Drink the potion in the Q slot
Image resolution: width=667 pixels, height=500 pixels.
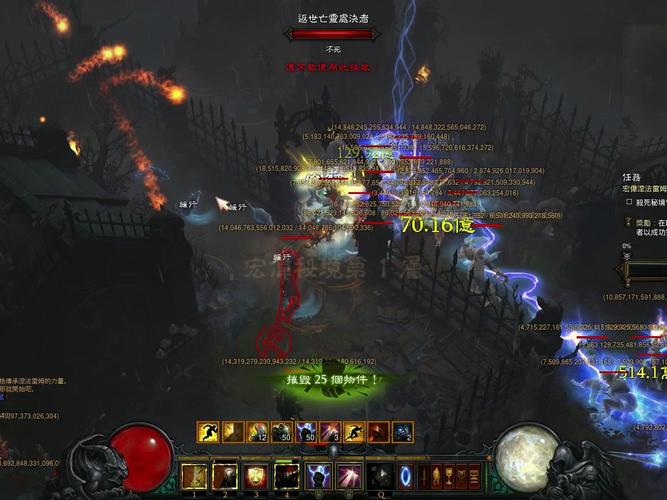pos(380,476)
